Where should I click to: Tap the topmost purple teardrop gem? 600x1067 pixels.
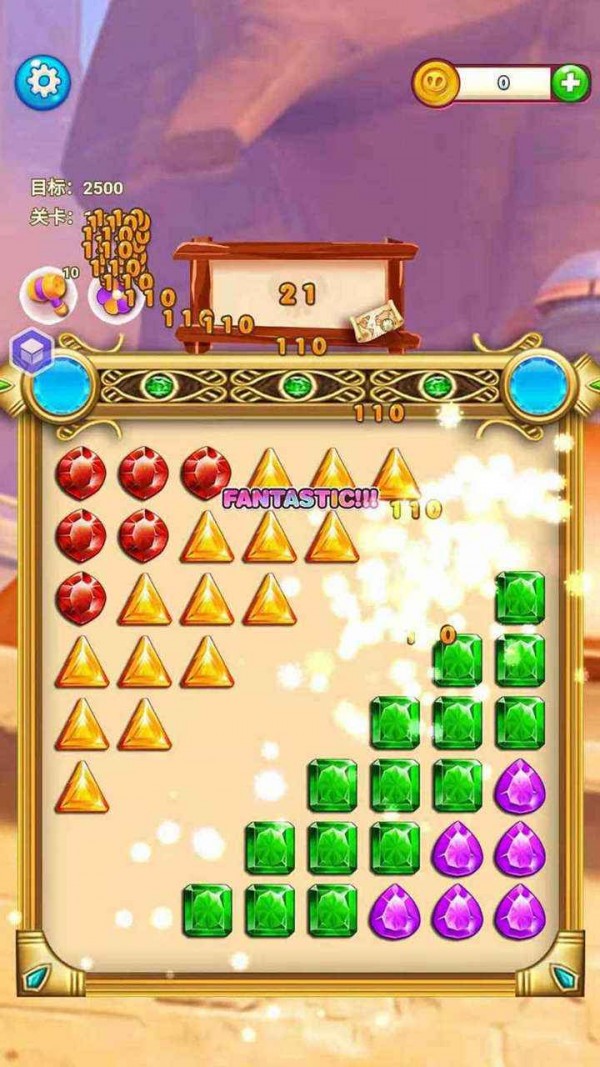click(x=519, y=784)
